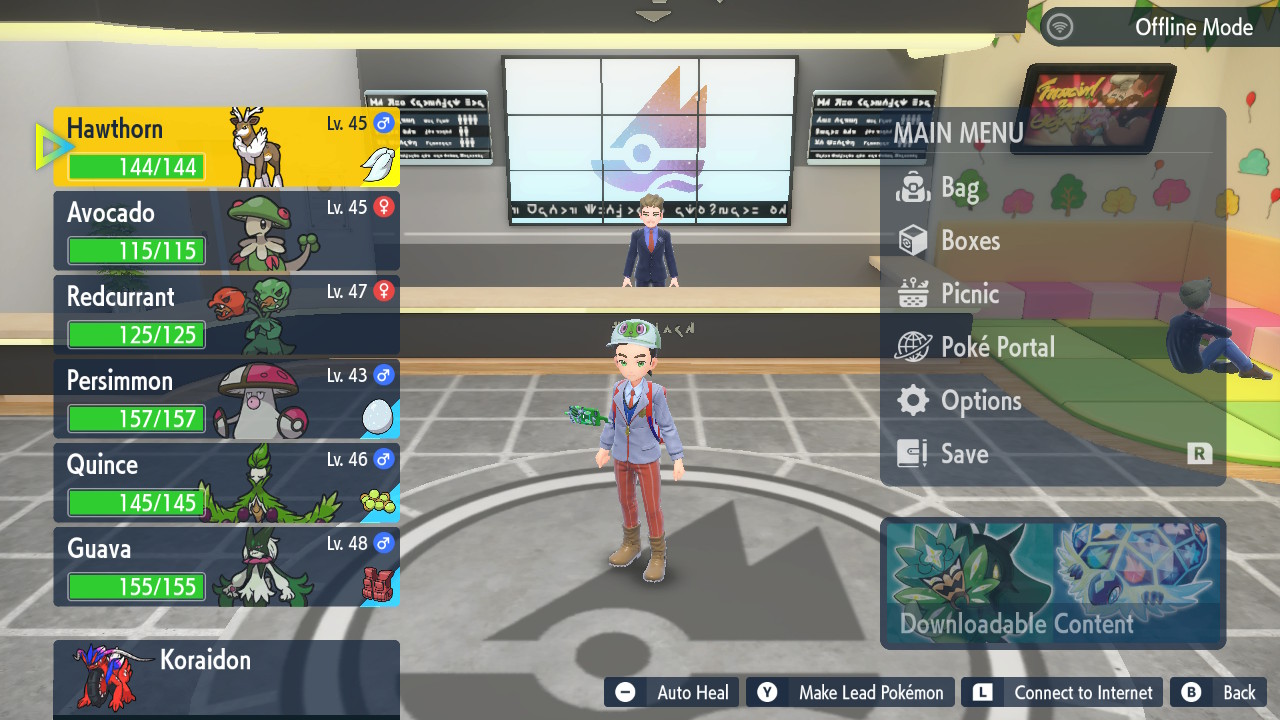
Task: Select Boxes in the main menu
Action: 970,241
